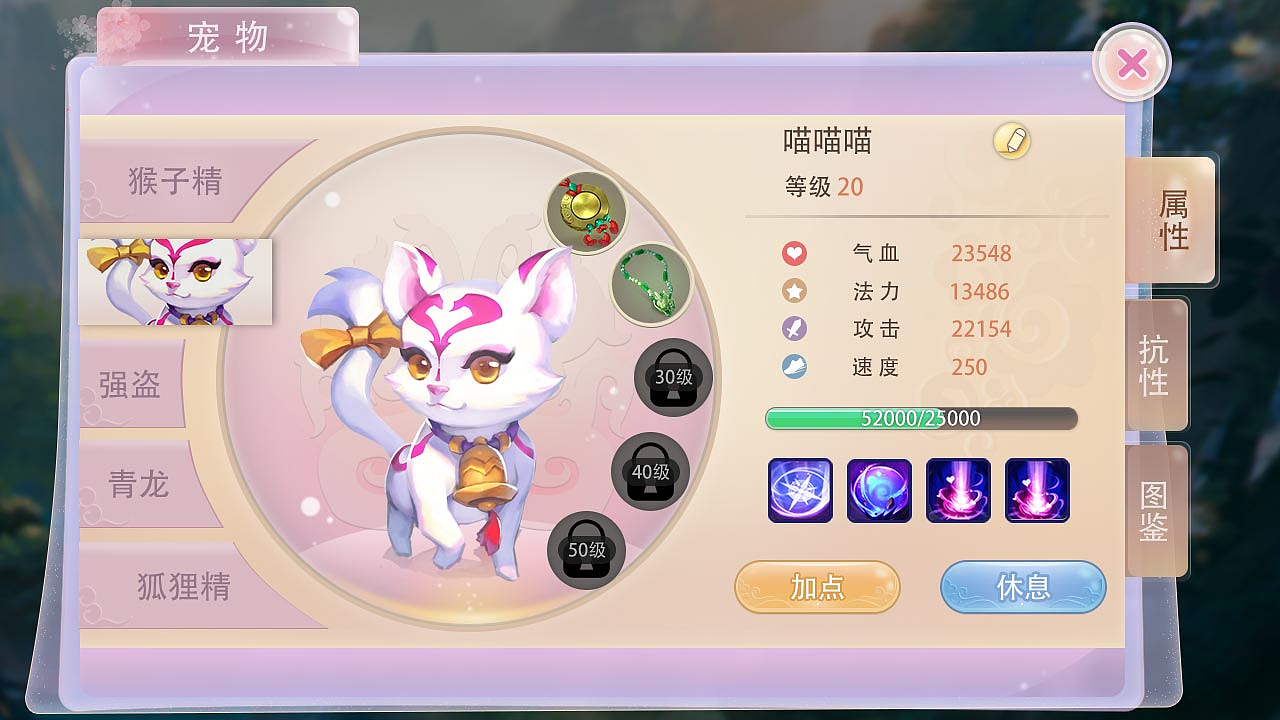Viewport: 1280px width, 720px height.
Task: View the first pink heart-beam skill
Action: (x=959, y=491)
